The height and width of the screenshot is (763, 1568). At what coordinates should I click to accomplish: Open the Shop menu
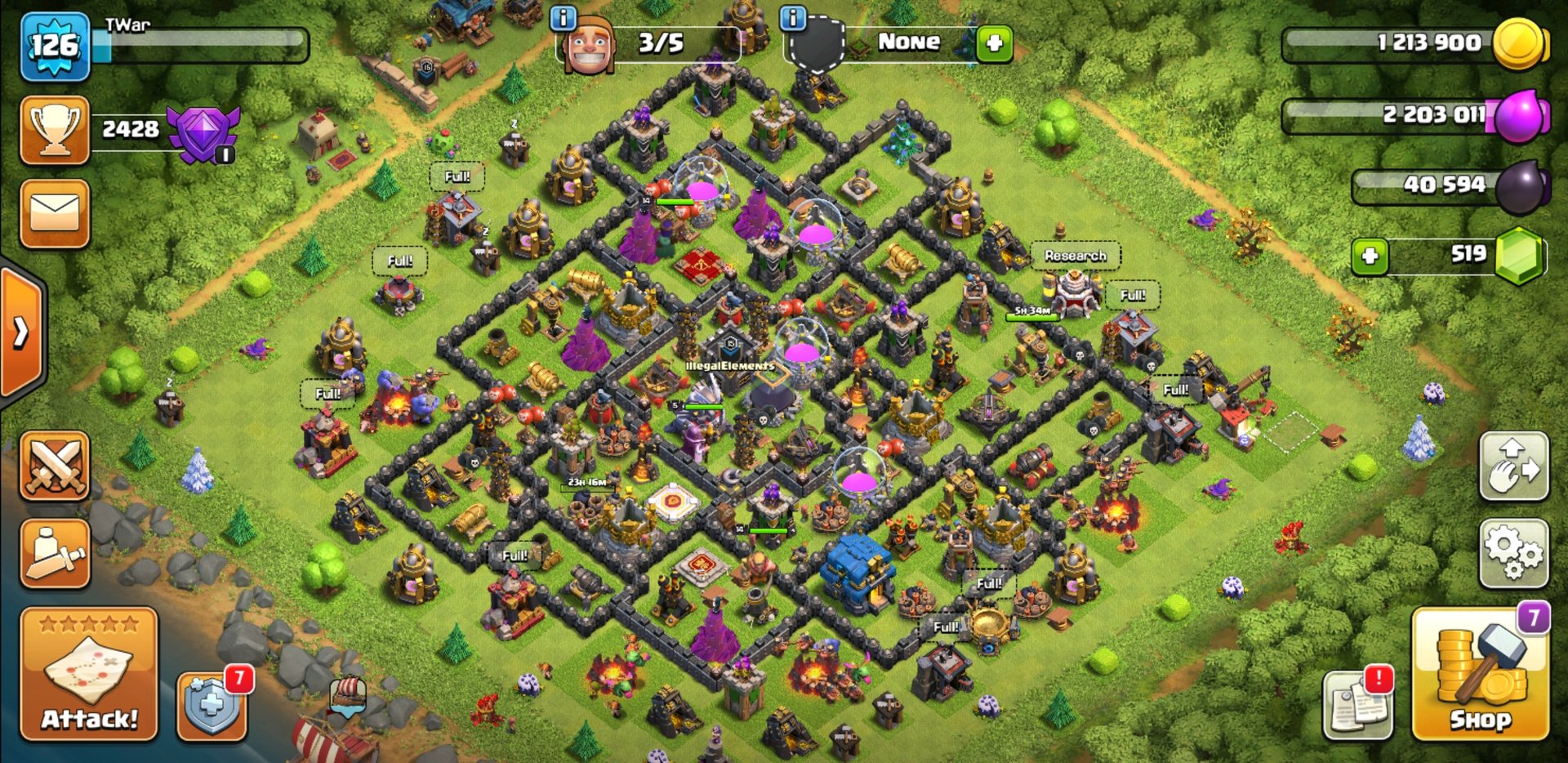1480,674
